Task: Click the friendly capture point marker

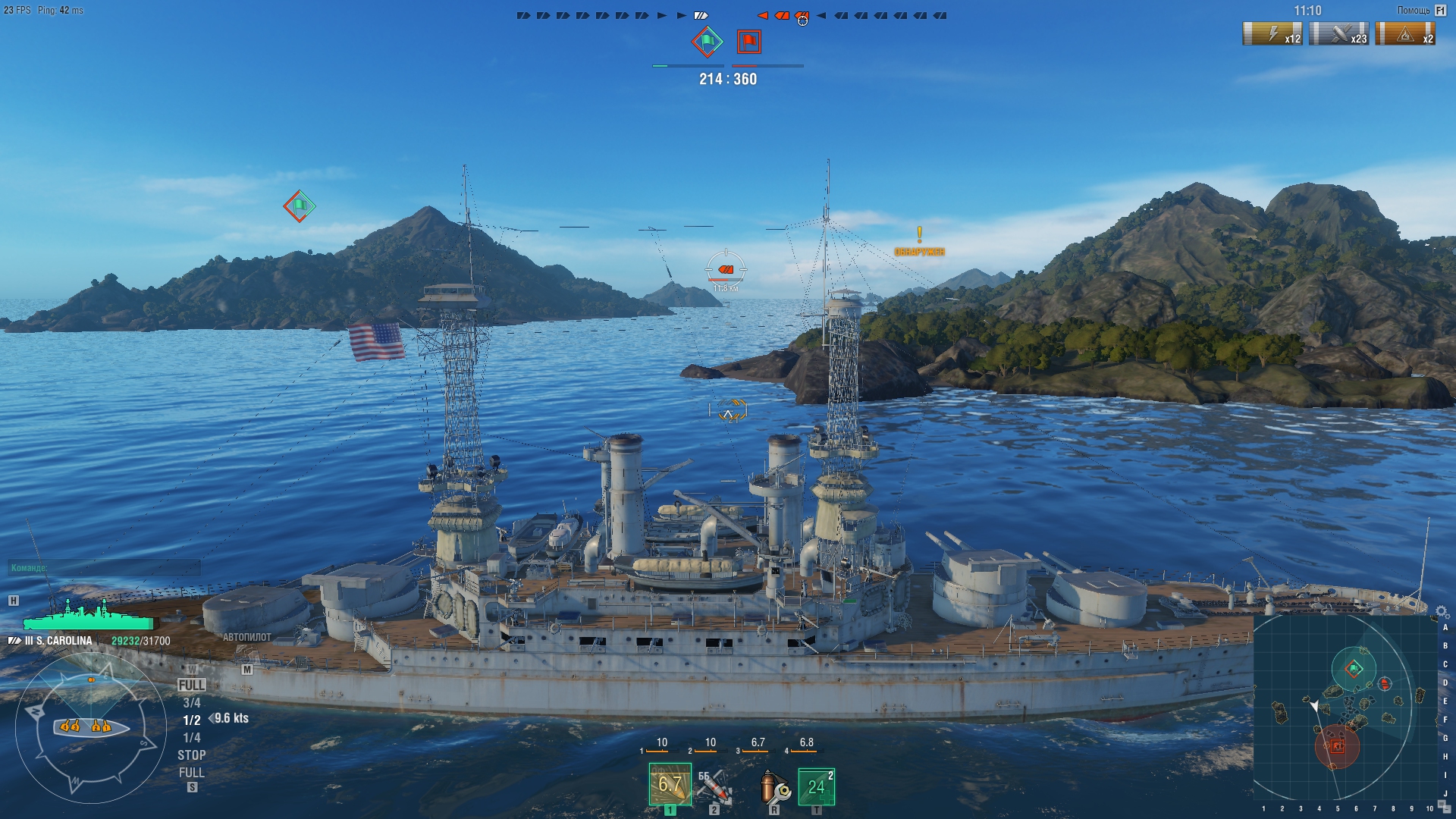Action: tap(298, 204)
